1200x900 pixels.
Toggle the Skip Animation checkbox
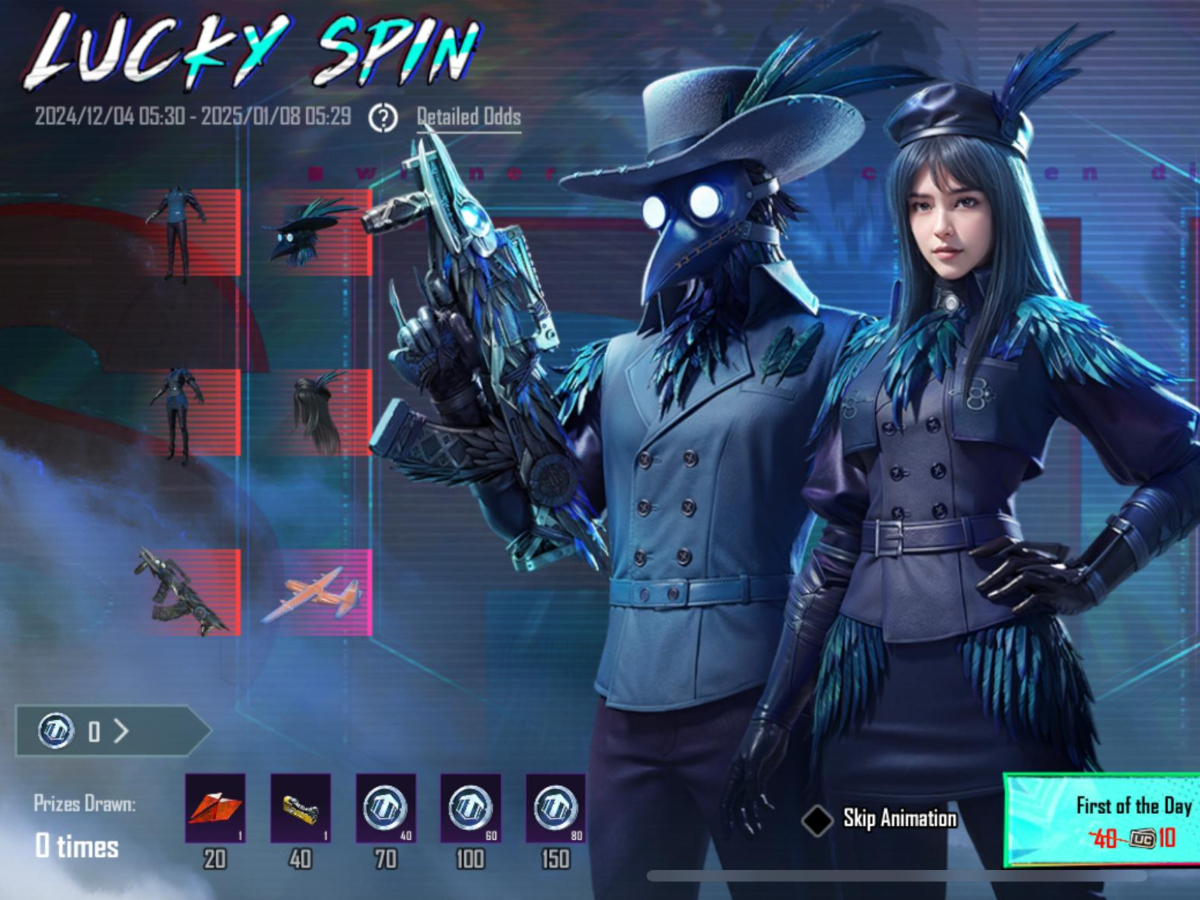818,820
